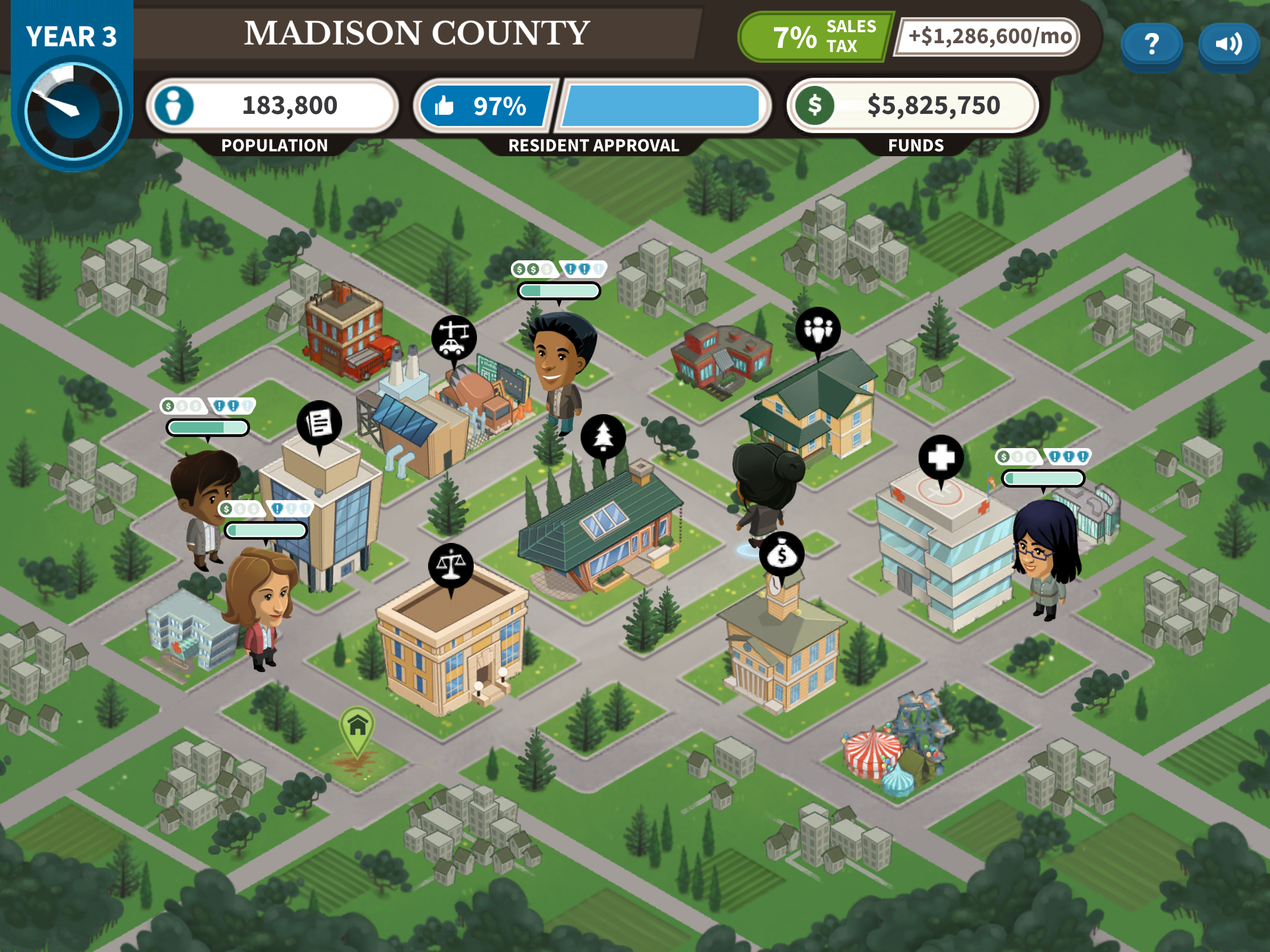Select the balance scales marker without a car

pyautogui.click(x=451, y=566)
